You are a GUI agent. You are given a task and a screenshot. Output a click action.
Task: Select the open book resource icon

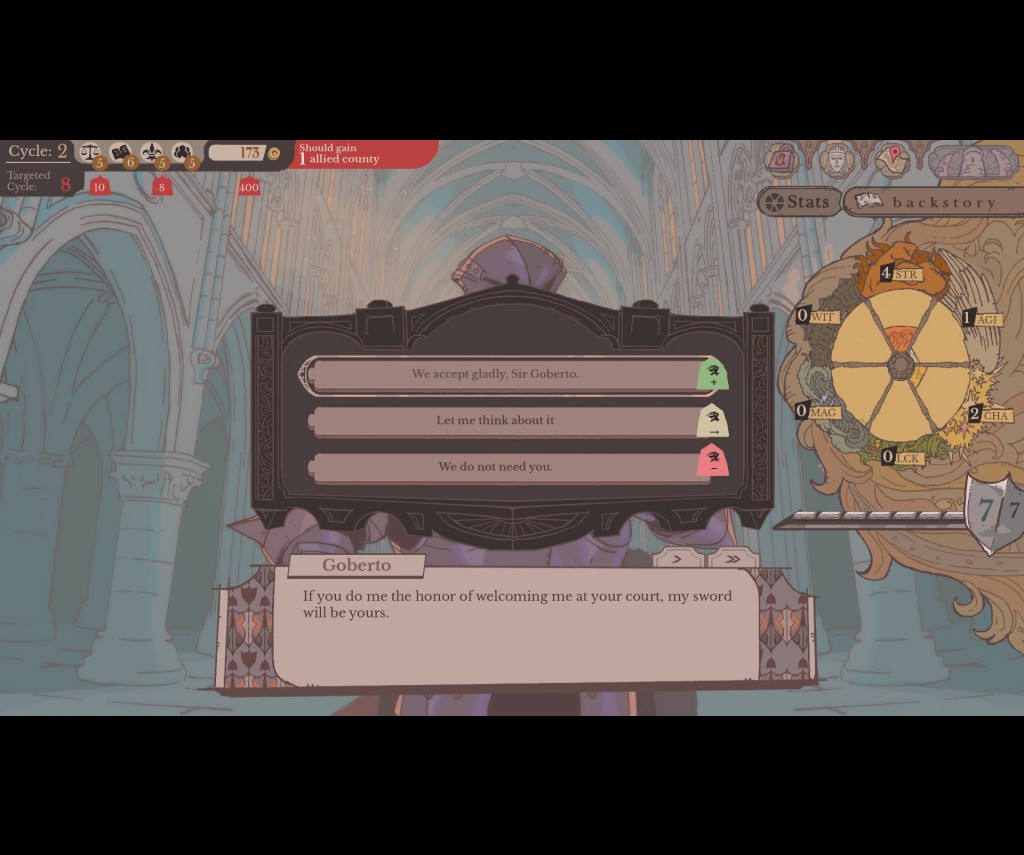click(121, 153)
